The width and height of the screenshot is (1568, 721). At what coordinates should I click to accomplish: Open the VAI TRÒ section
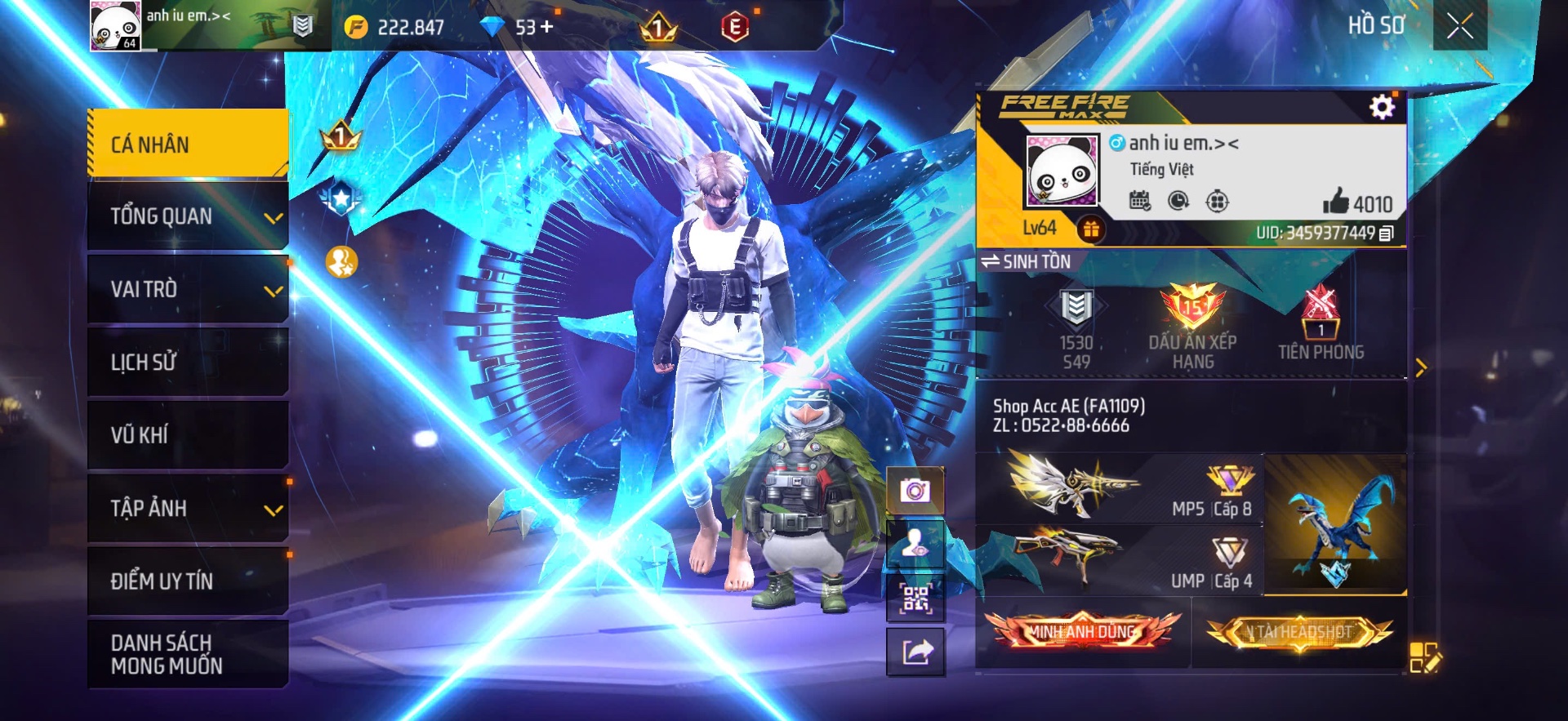click(187, 289)
